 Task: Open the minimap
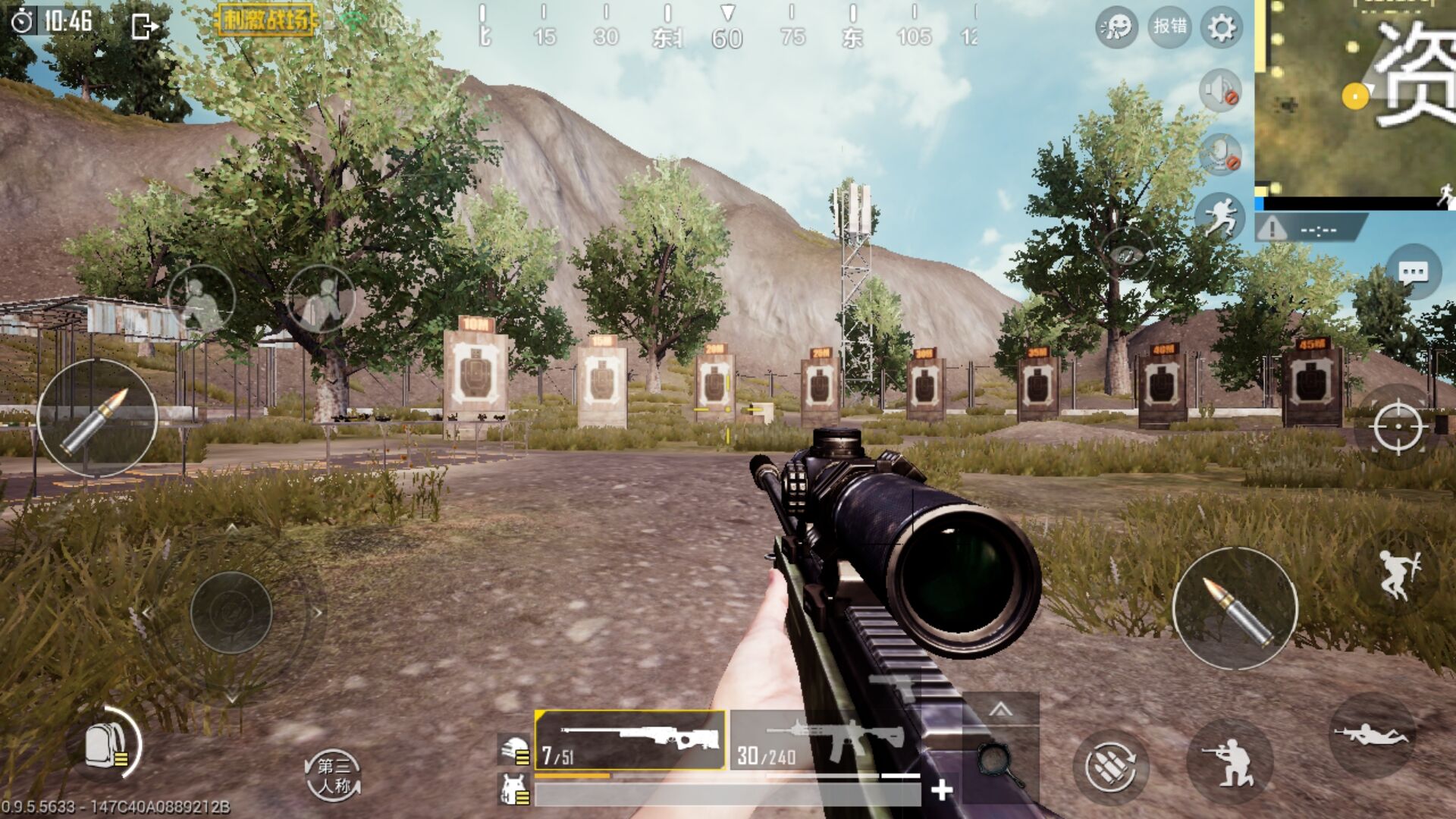[x=1356, y=97]
